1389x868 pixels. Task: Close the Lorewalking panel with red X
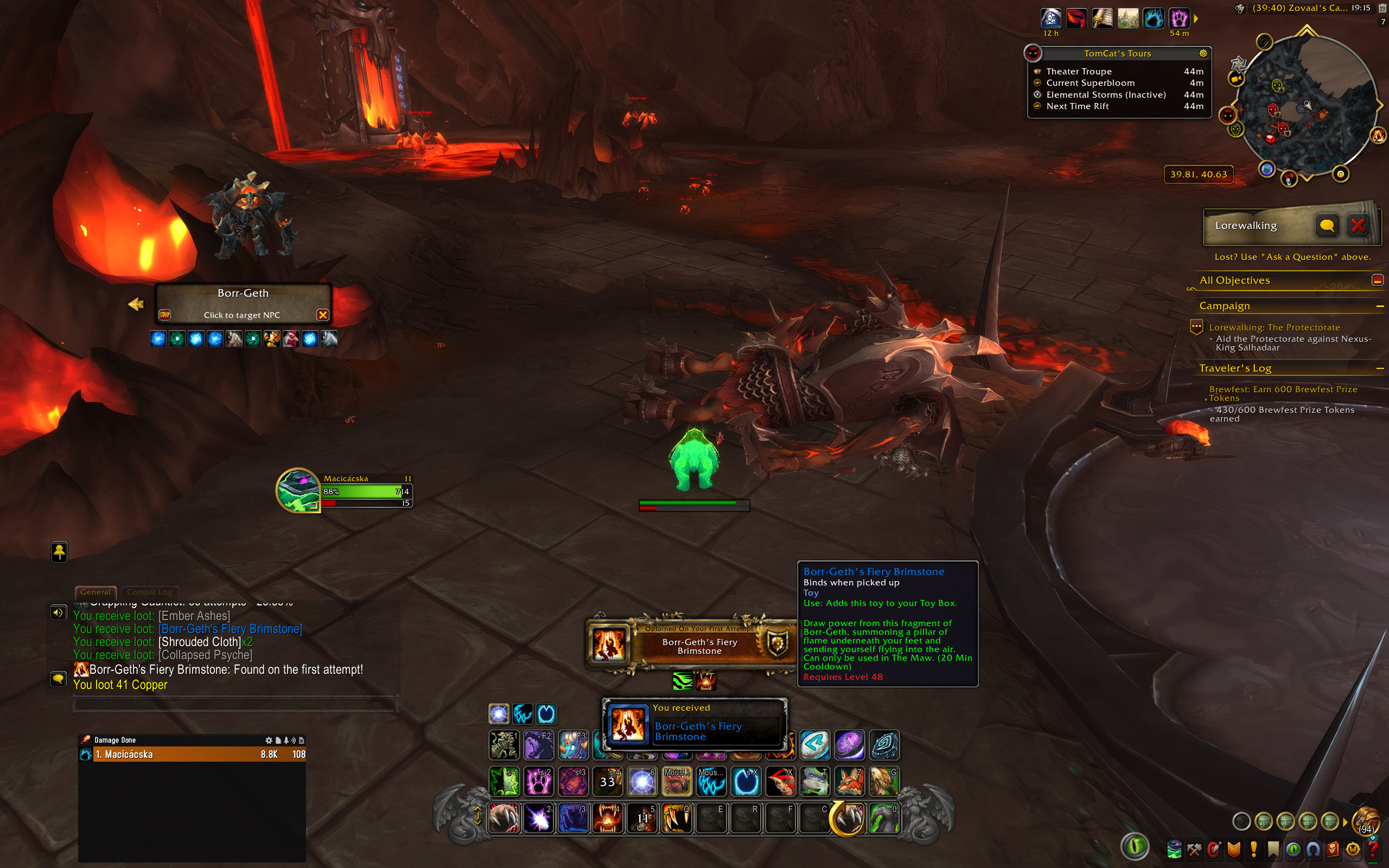1358,226
